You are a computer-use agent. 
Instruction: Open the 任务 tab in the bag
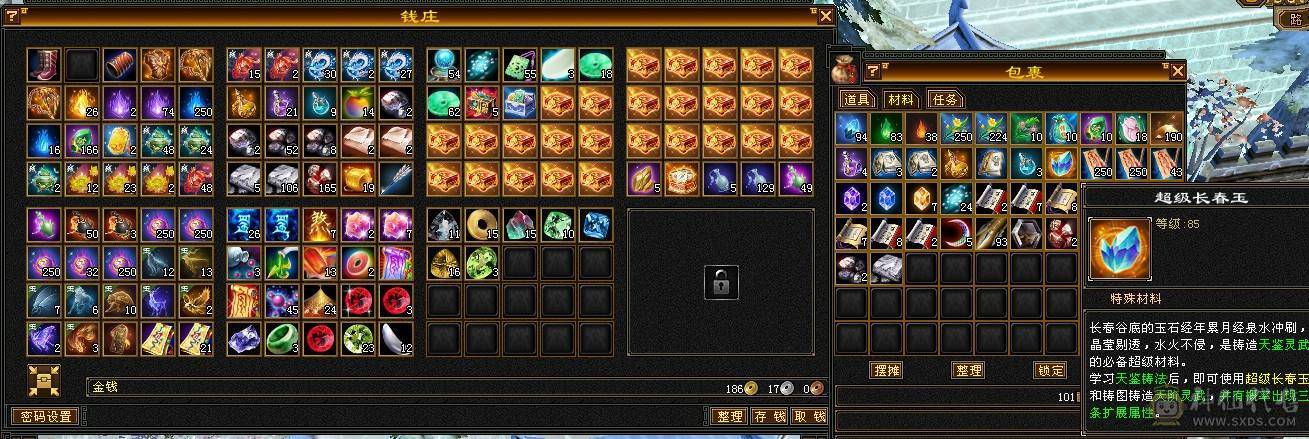click(945, 99)
